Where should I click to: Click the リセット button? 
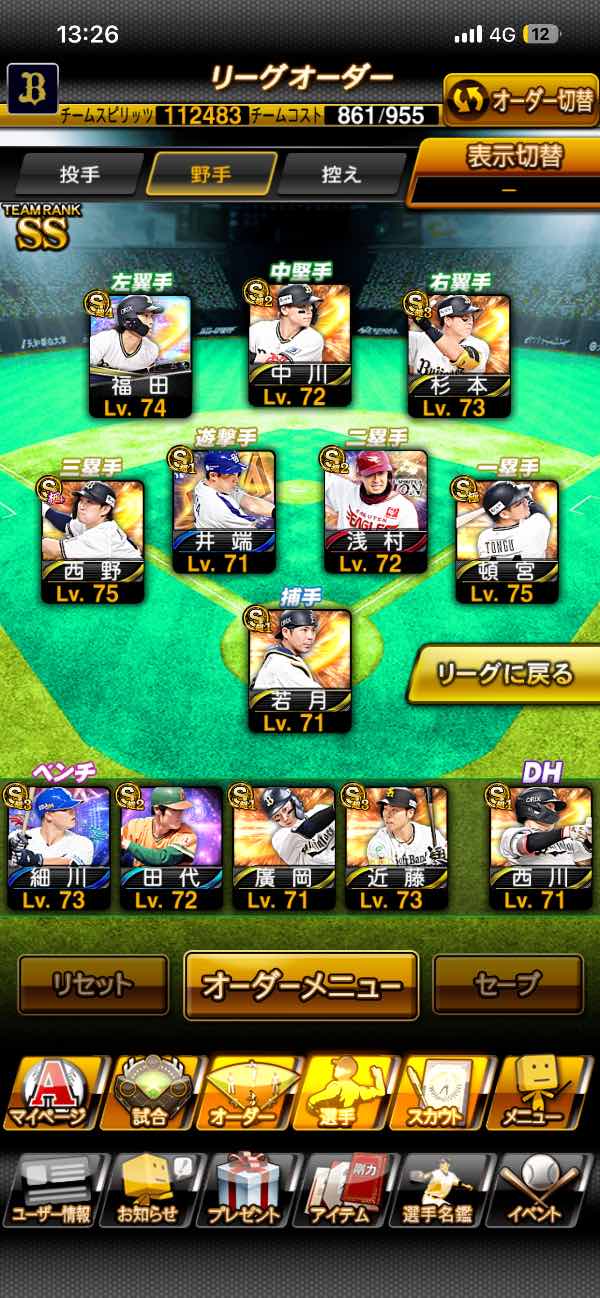pos(93,984)
